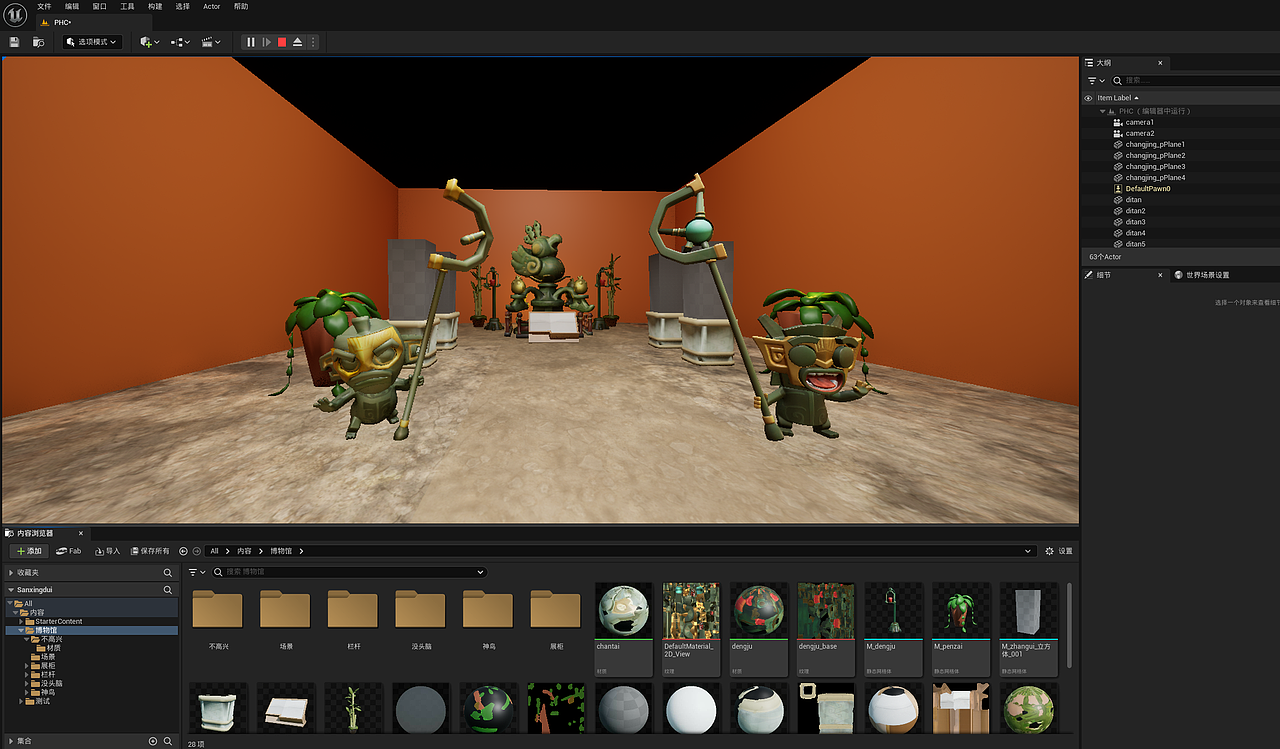Select the save current level icon
This screenshot has height=749, width=1280.
[14, 42]
